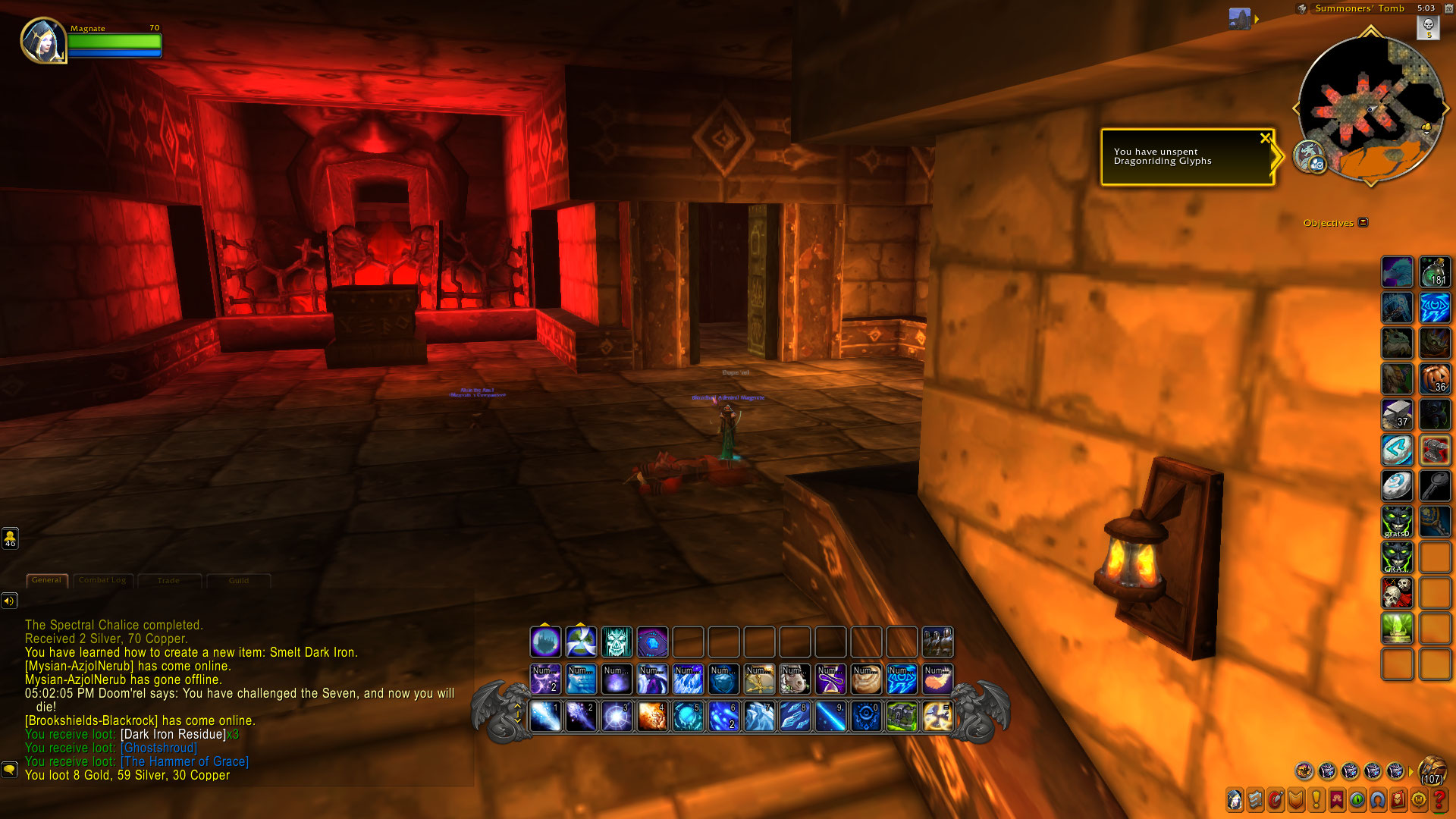Cast the frostbolt spell in slot 1

(x=545, y=717)
